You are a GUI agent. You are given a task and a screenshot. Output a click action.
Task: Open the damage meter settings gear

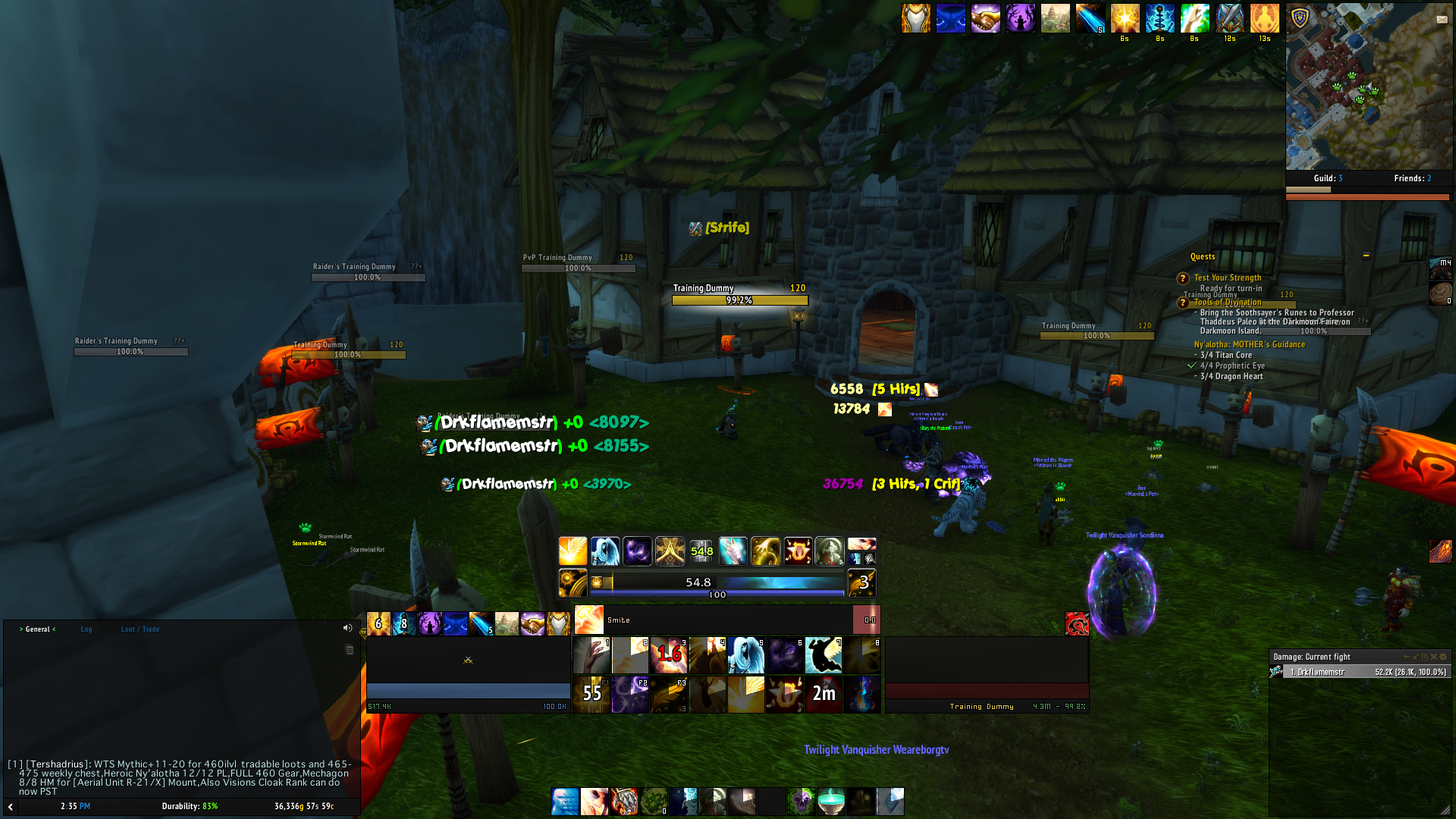coord(1443,657)
